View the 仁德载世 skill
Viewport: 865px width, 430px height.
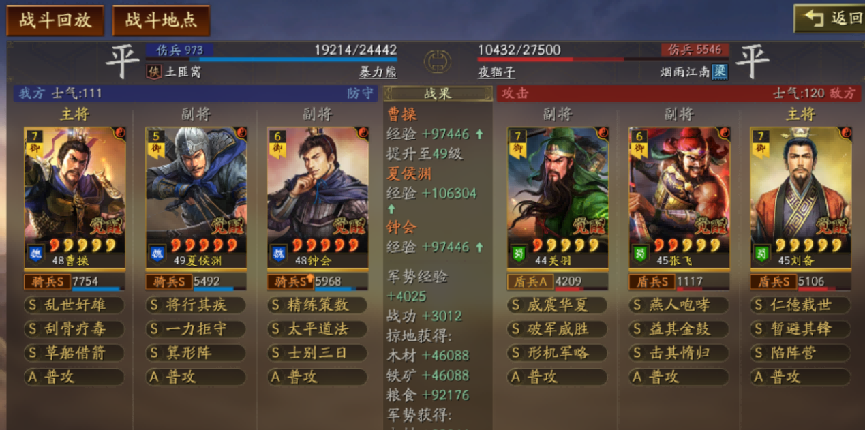[x=800, y=305]
